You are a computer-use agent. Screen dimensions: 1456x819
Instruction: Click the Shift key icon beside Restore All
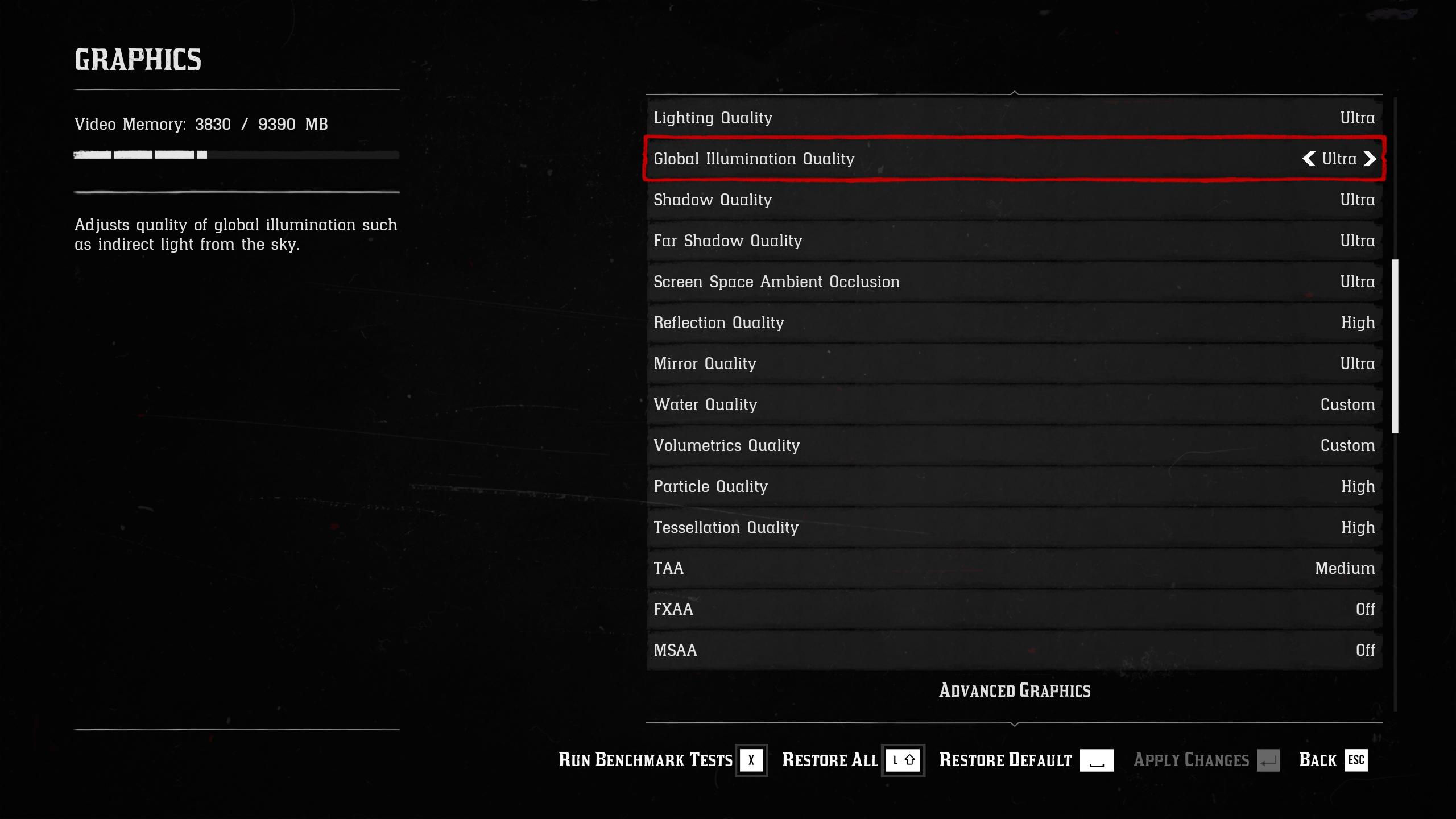pyautogui.click(x=903, y=760)
